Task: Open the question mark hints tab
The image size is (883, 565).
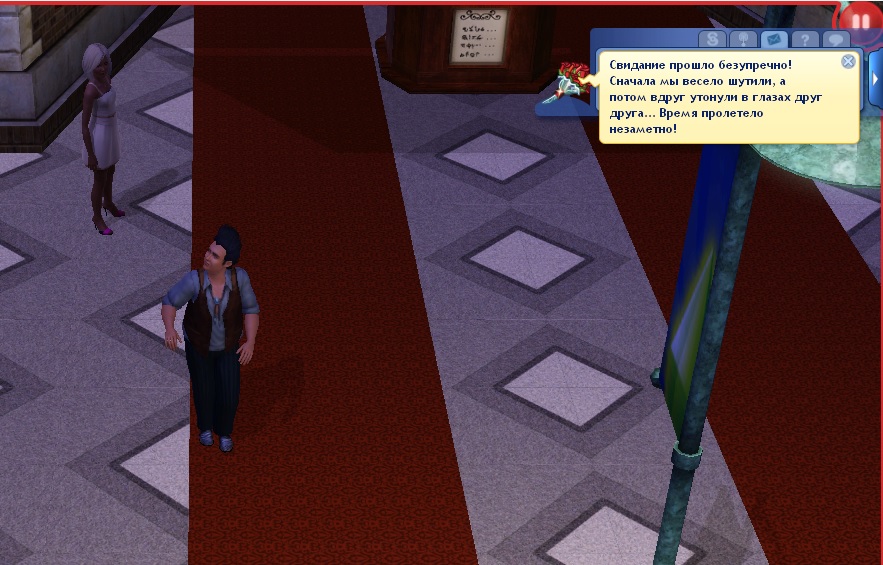Action: (804, 40)
